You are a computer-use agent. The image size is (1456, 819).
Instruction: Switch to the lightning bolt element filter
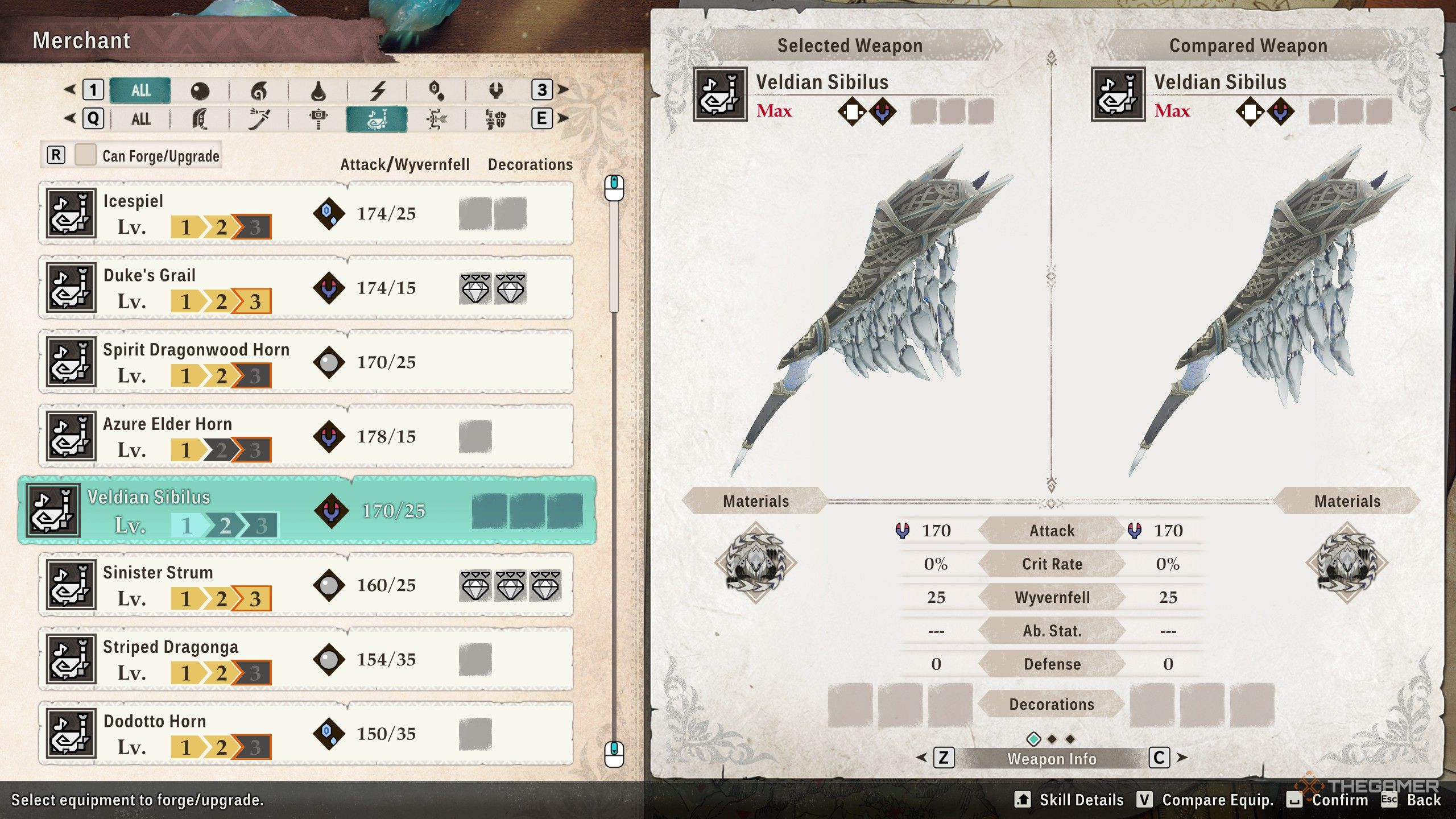(378, 90)
